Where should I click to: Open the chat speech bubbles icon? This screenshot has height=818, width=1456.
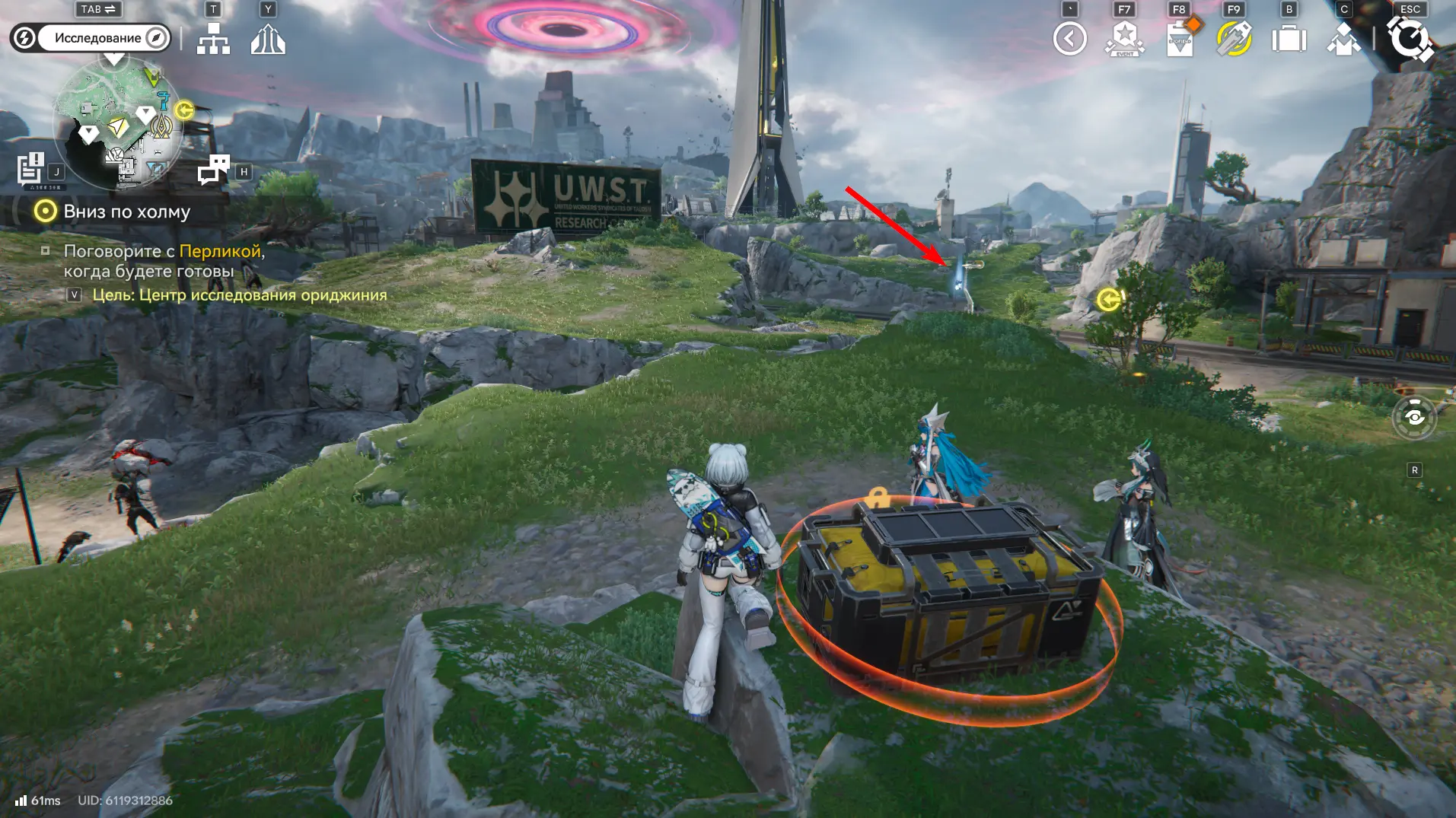tap(214, 170)
